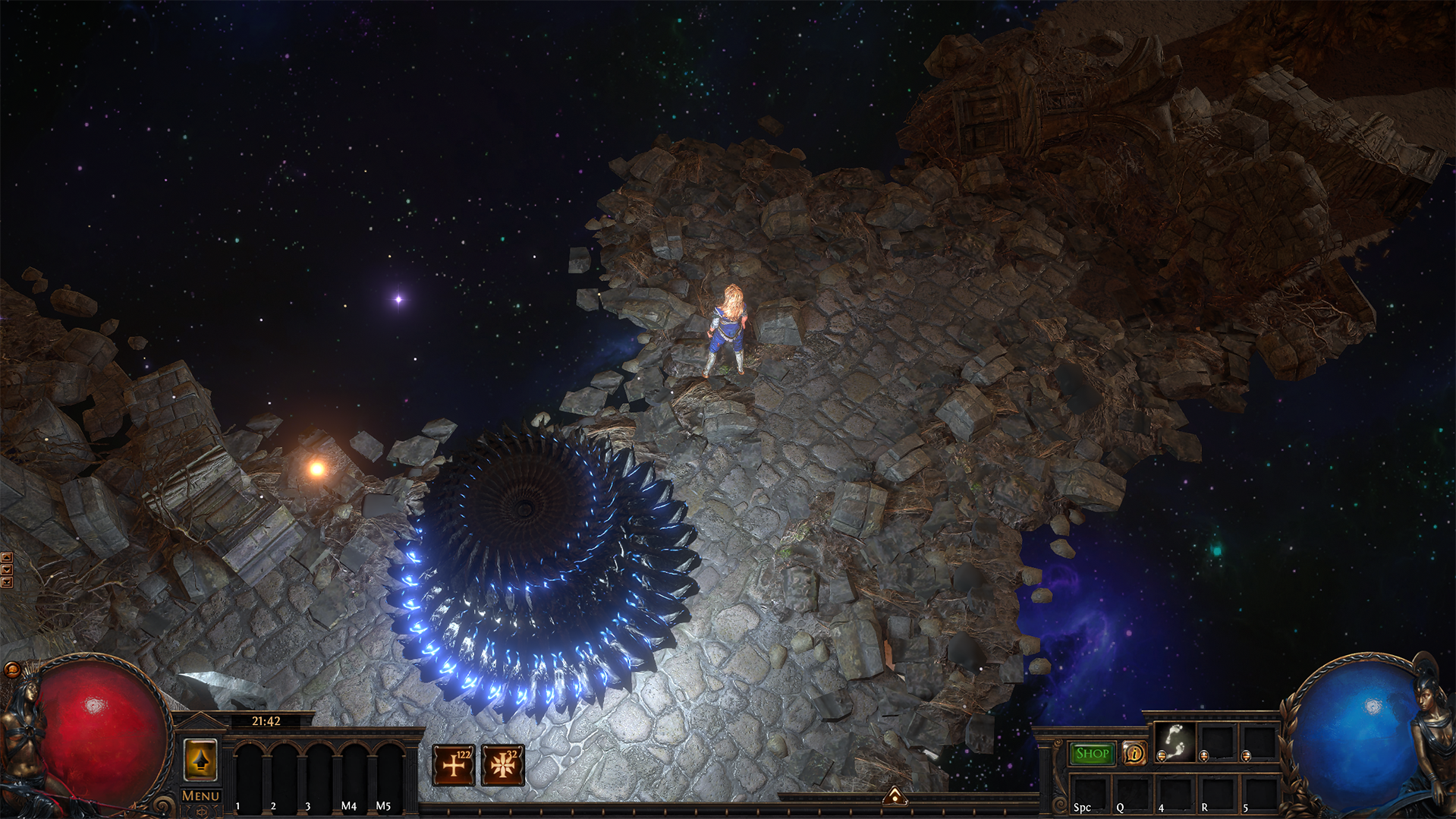Select the flask slot labeled M4

[354, 773]
